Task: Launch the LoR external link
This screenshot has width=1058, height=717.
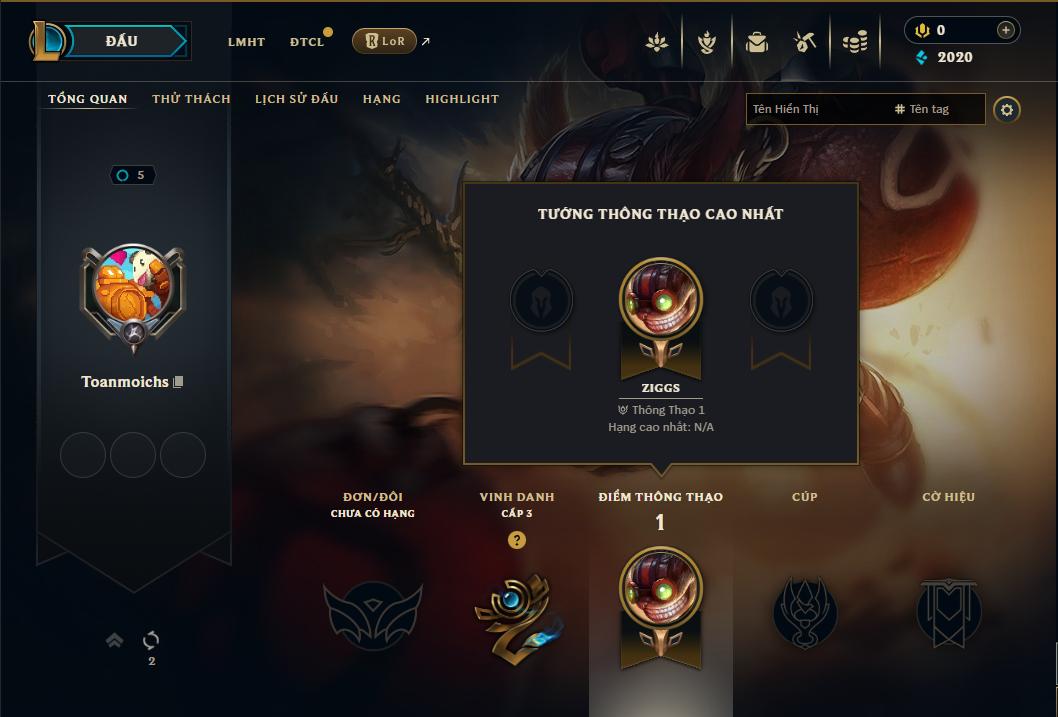Action: [385, 41]
